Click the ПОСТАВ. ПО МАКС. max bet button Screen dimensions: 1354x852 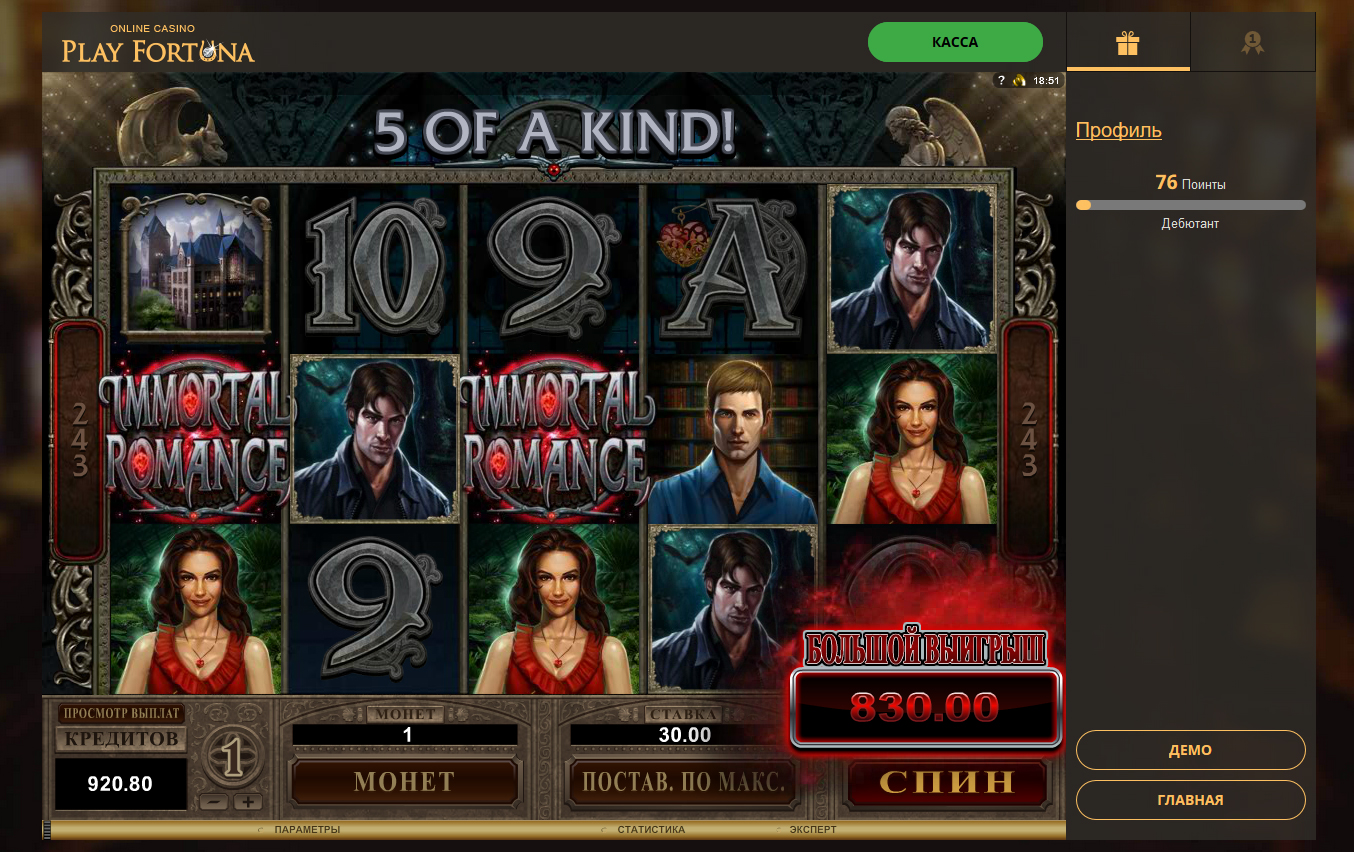(683, 782)
